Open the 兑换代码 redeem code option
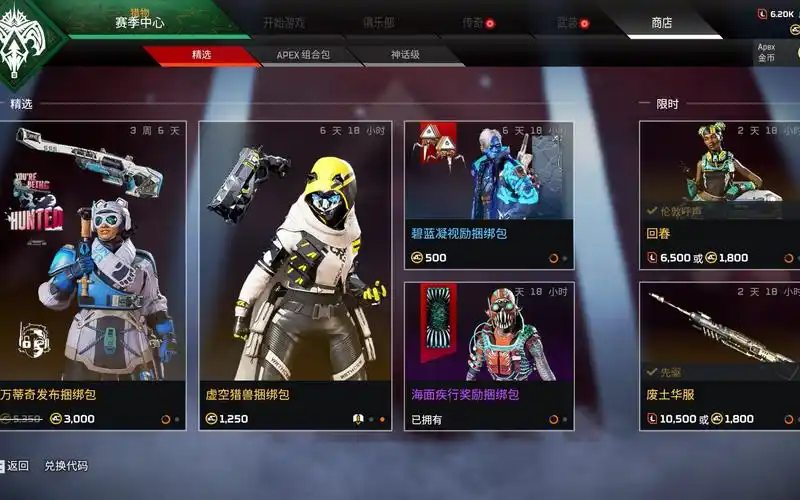The image size is (800, 500). click(66, 466)
